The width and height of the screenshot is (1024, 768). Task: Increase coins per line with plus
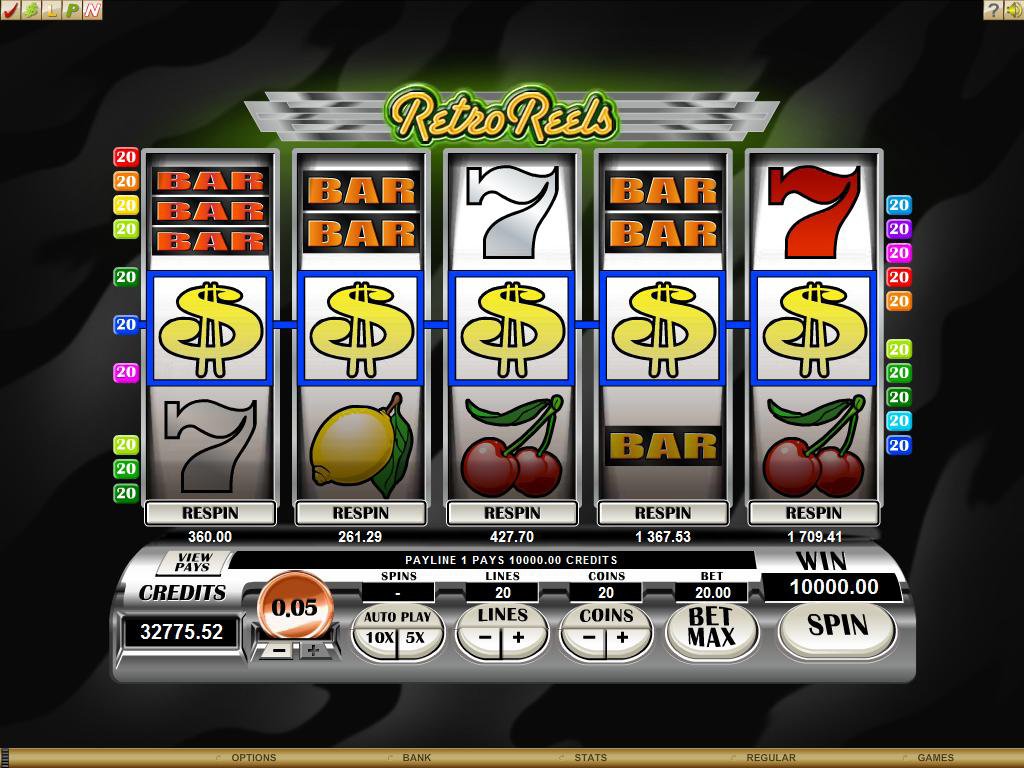622,637
